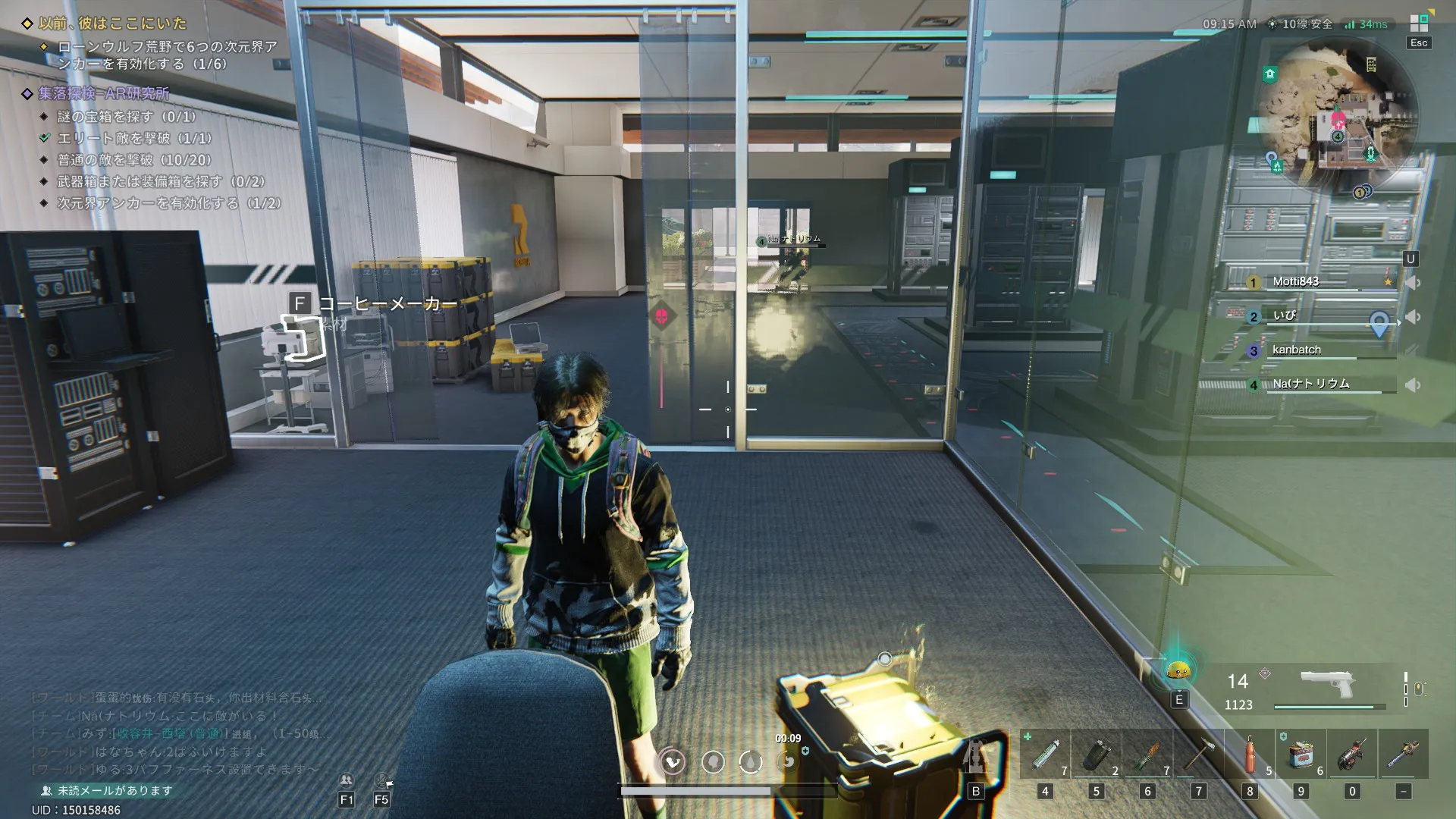Open the 以前、彼はここにいた quest entry

112,24
